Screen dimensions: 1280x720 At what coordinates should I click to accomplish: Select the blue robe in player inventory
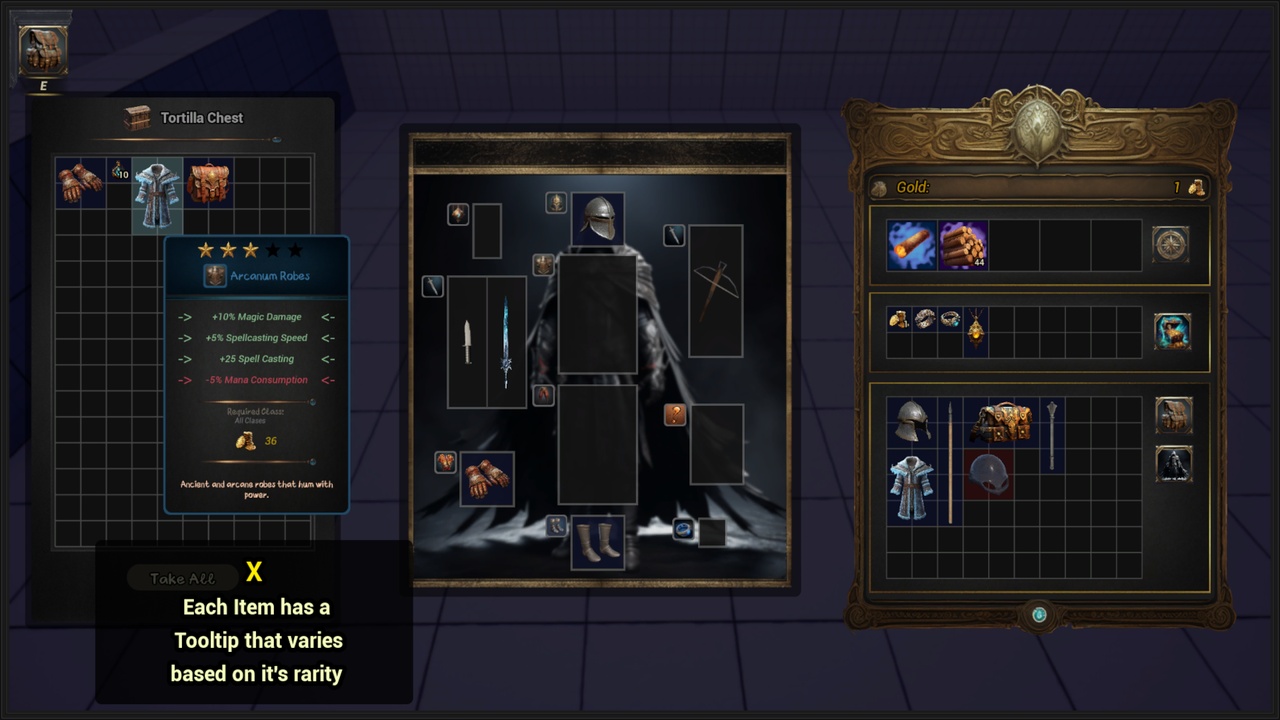pos(911,488)
